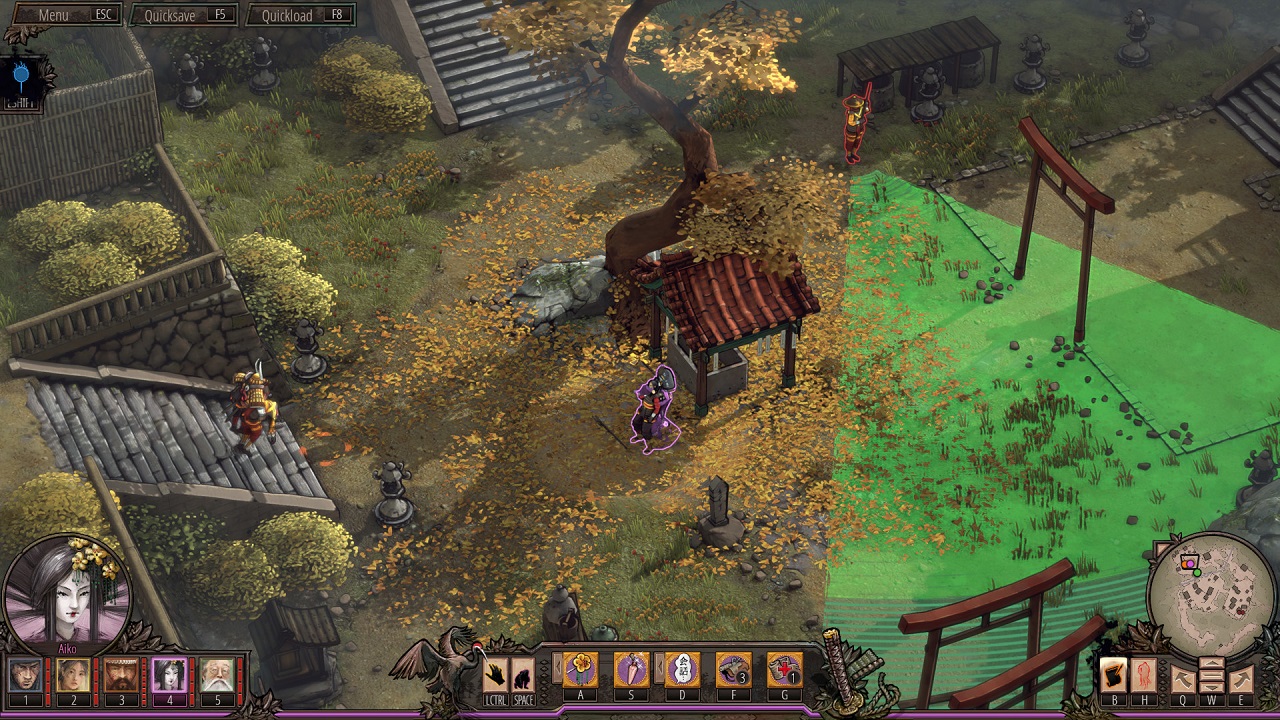Use the medkit item on slot G
Image resolution: width=1280 pixels, height=720 pixels.
(x=784, y=668)
